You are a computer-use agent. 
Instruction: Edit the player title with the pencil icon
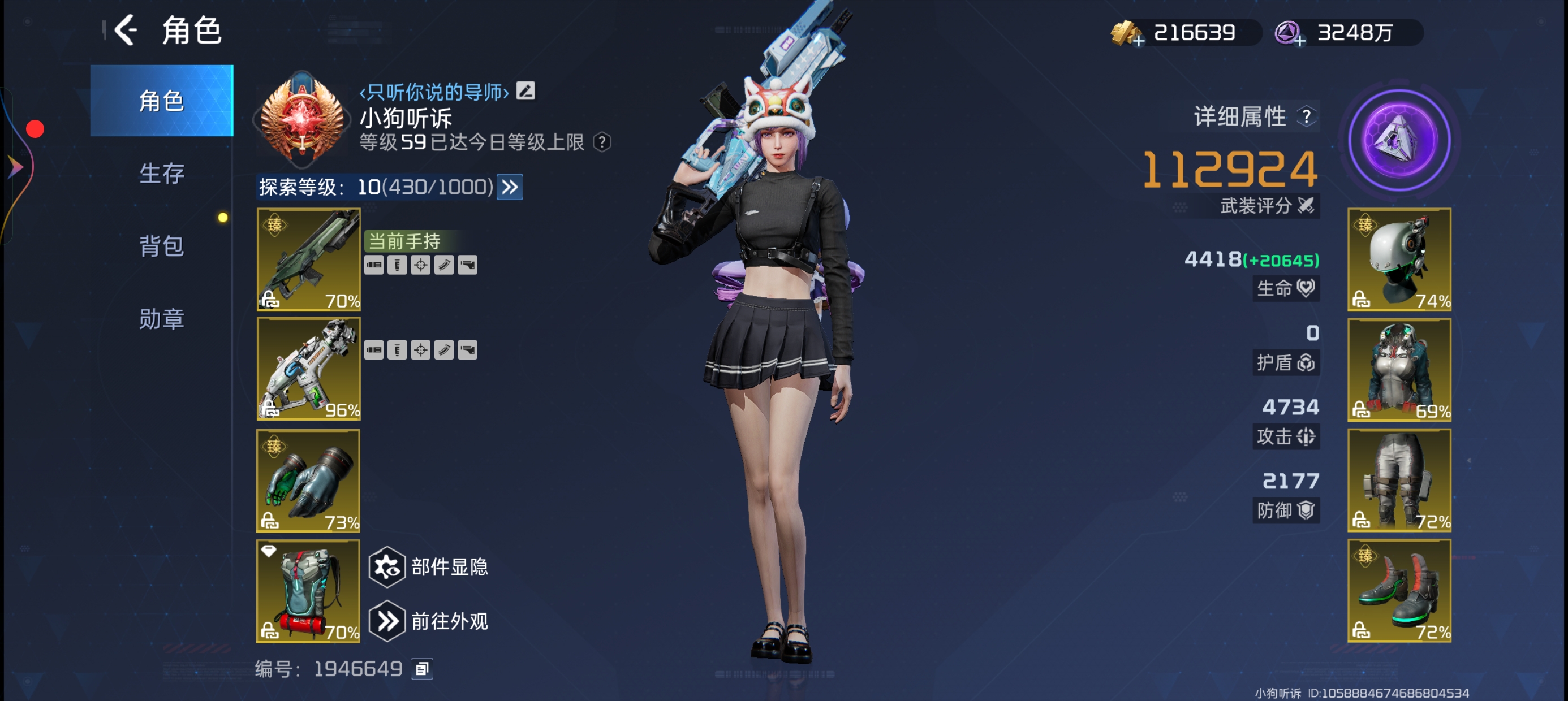click(x=525, y=91)
